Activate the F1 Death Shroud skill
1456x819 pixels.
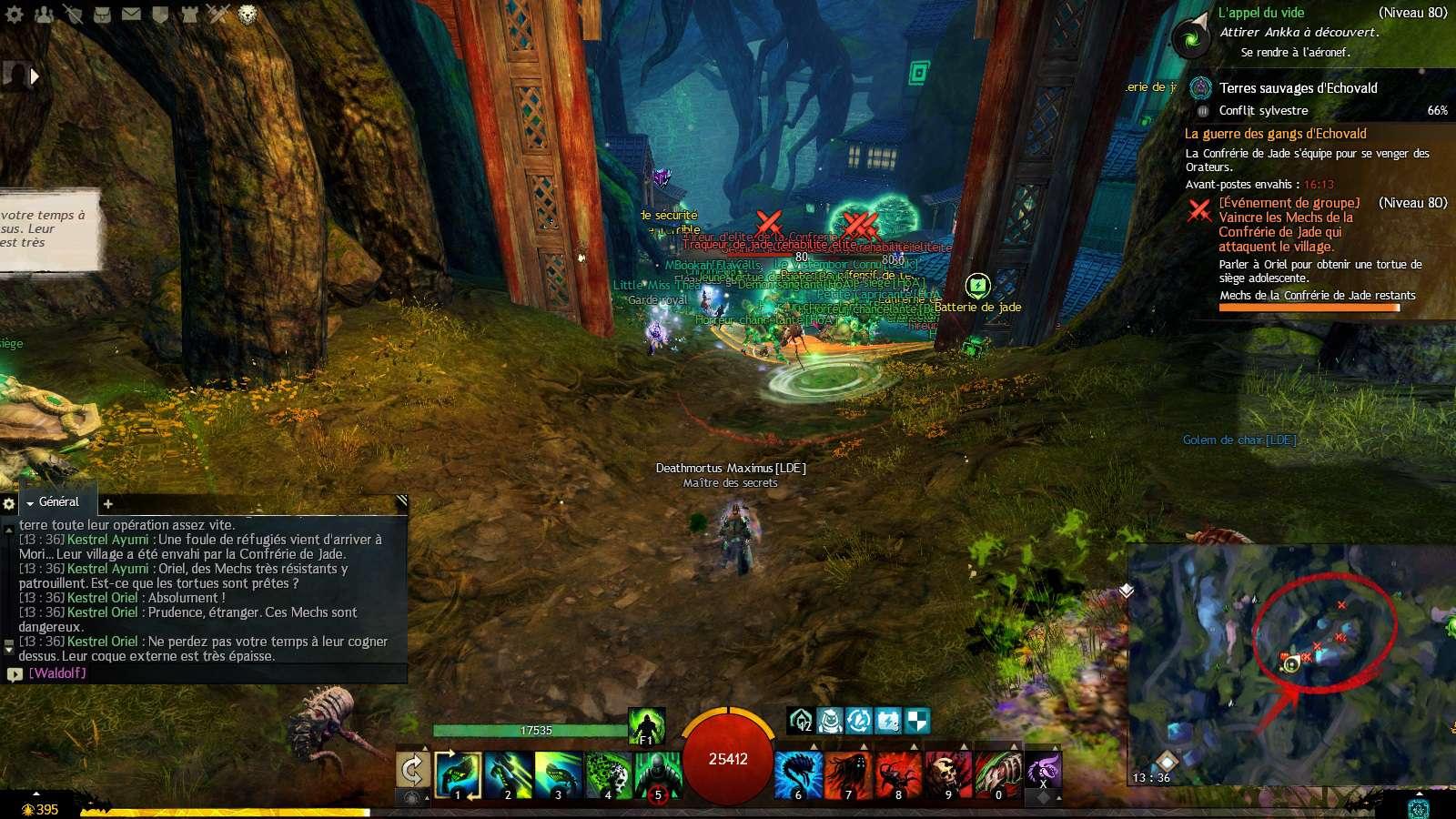tap(647, 726)
